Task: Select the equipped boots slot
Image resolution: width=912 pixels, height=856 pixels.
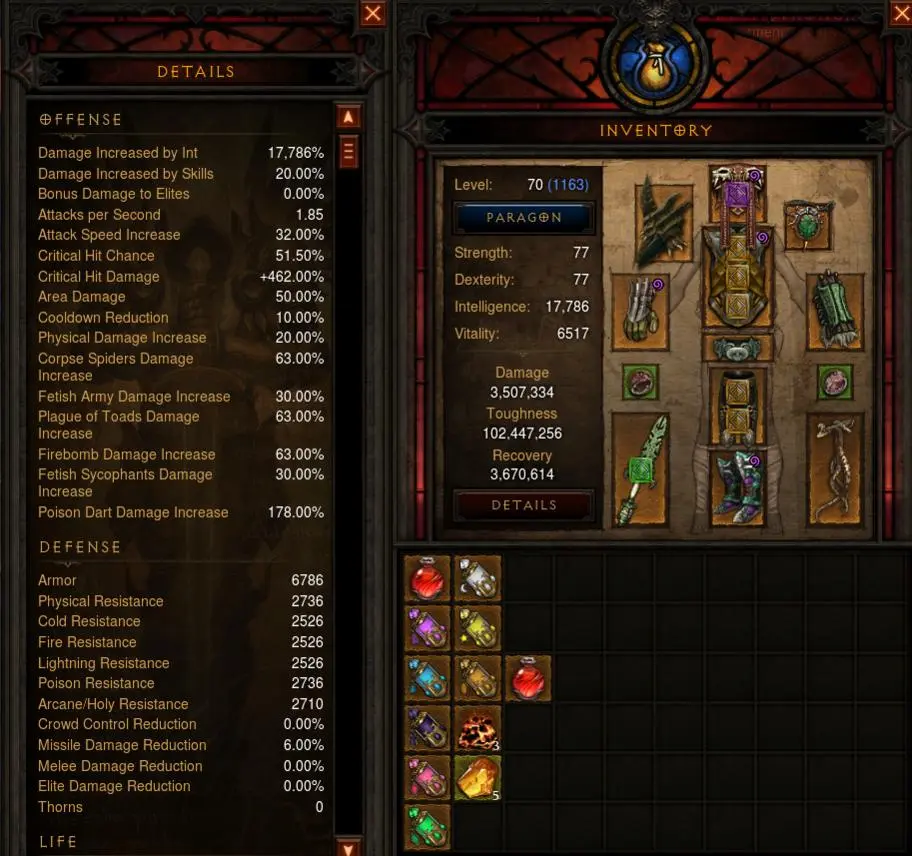Action: click(x=737, y=485)
